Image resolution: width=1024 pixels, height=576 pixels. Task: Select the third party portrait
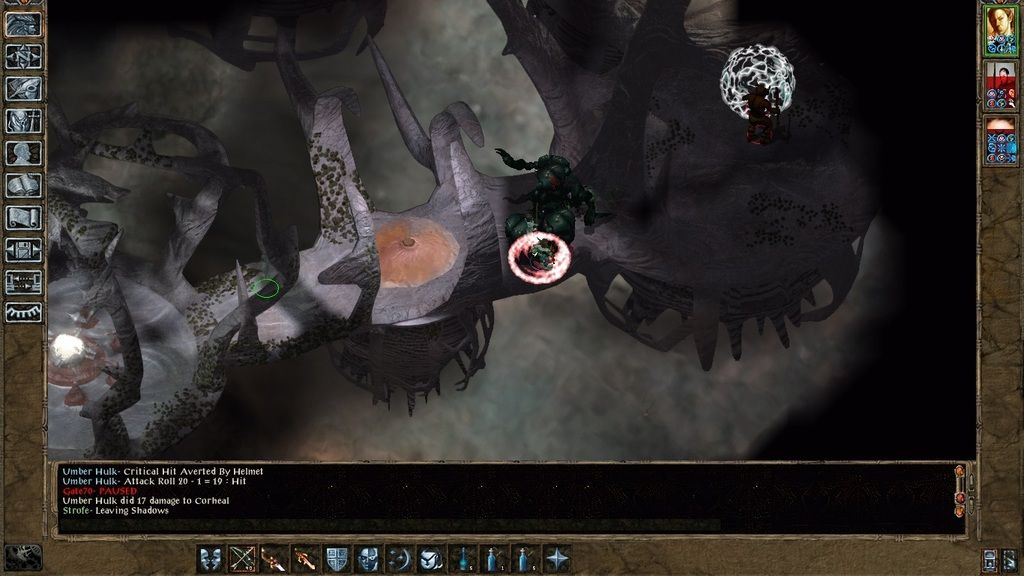click(x=1000, y=141)
